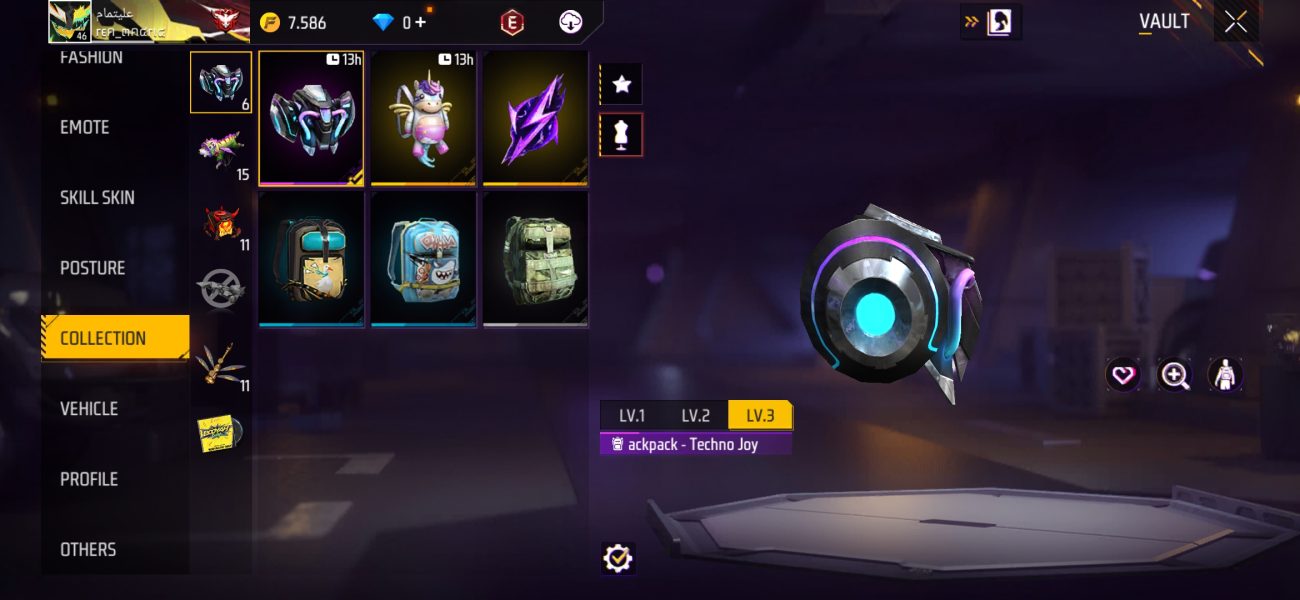Choose the camouflage backpack skin
The image size is (1300, 600).
pyautogui.click(x=535, y=260)
